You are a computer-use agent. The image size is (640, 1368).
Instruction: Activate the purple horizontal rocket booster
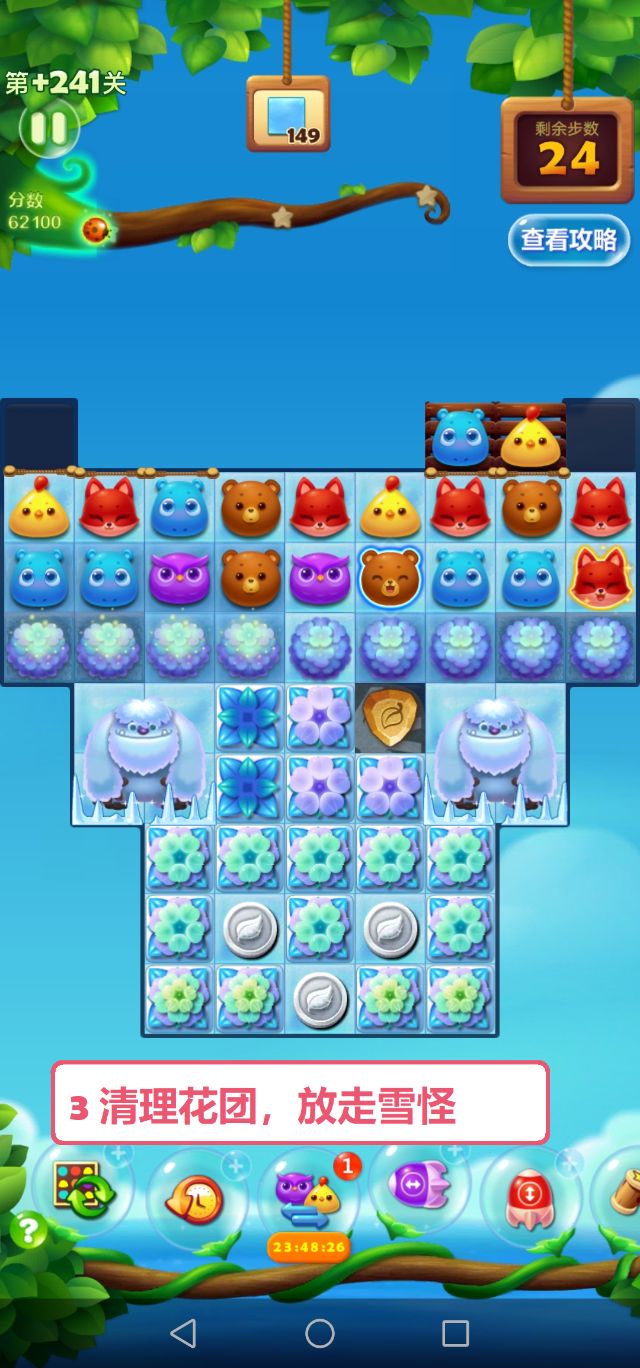point(420,1187)
